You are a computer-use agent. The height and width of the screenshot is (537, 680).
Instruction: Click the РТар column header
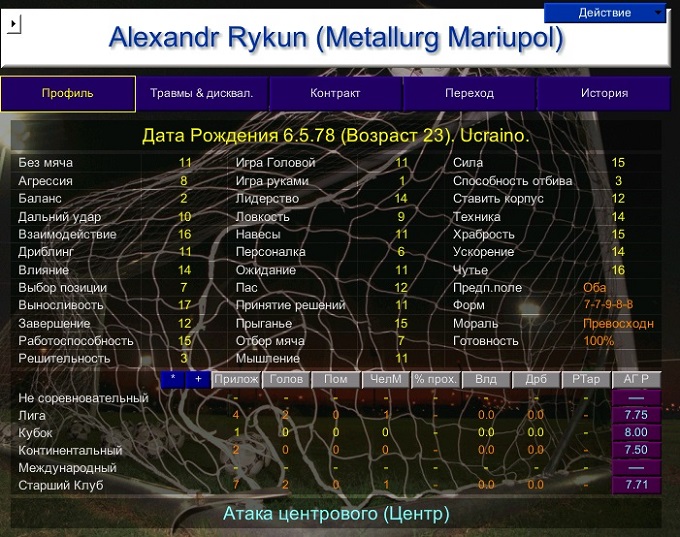pyautogui.click(x=586, y=379)
